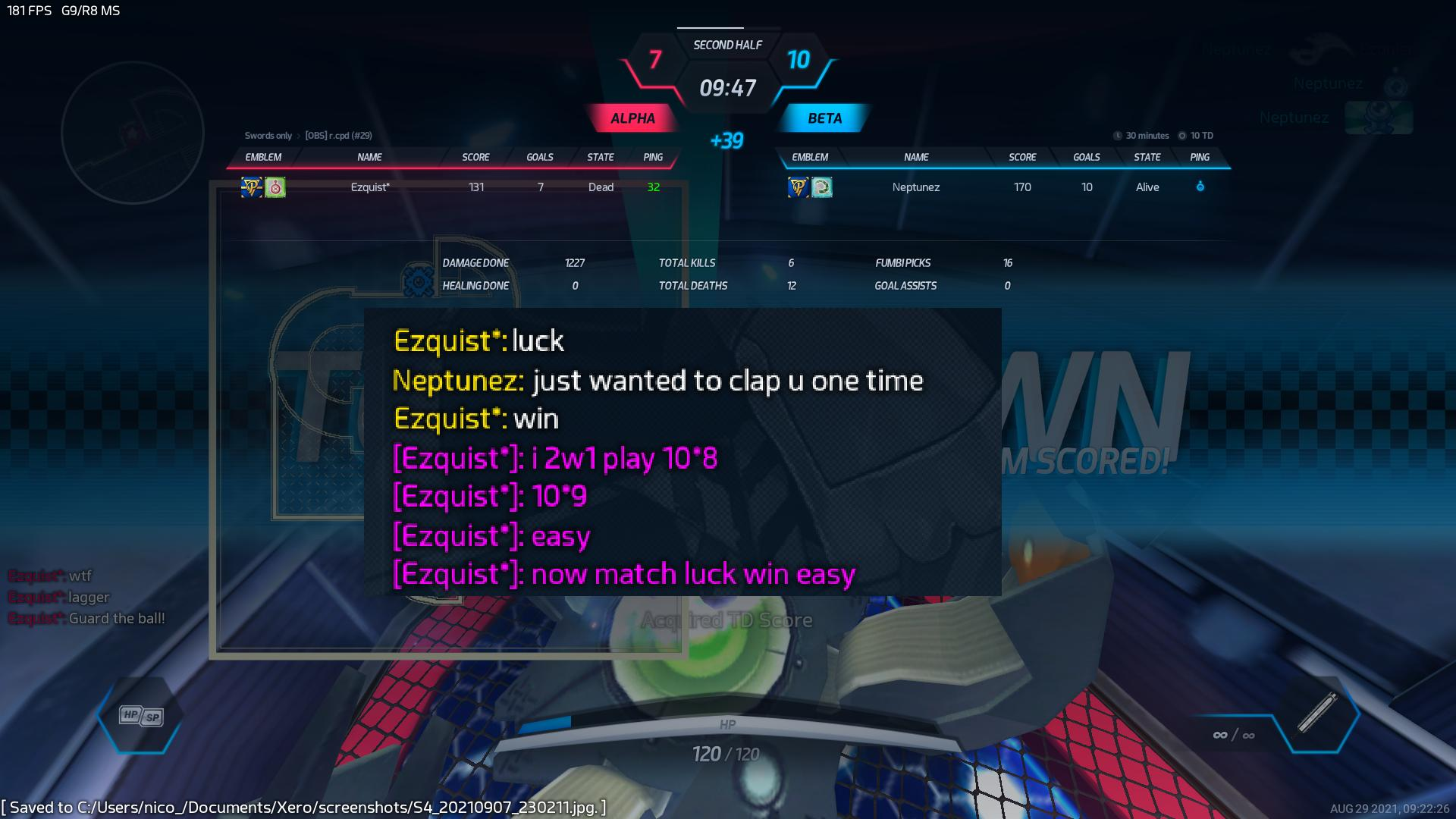Click Neptunez's green clan emblem
Image resolution: width=1456 pixels, height=819 pixels.
coord(822,187)
